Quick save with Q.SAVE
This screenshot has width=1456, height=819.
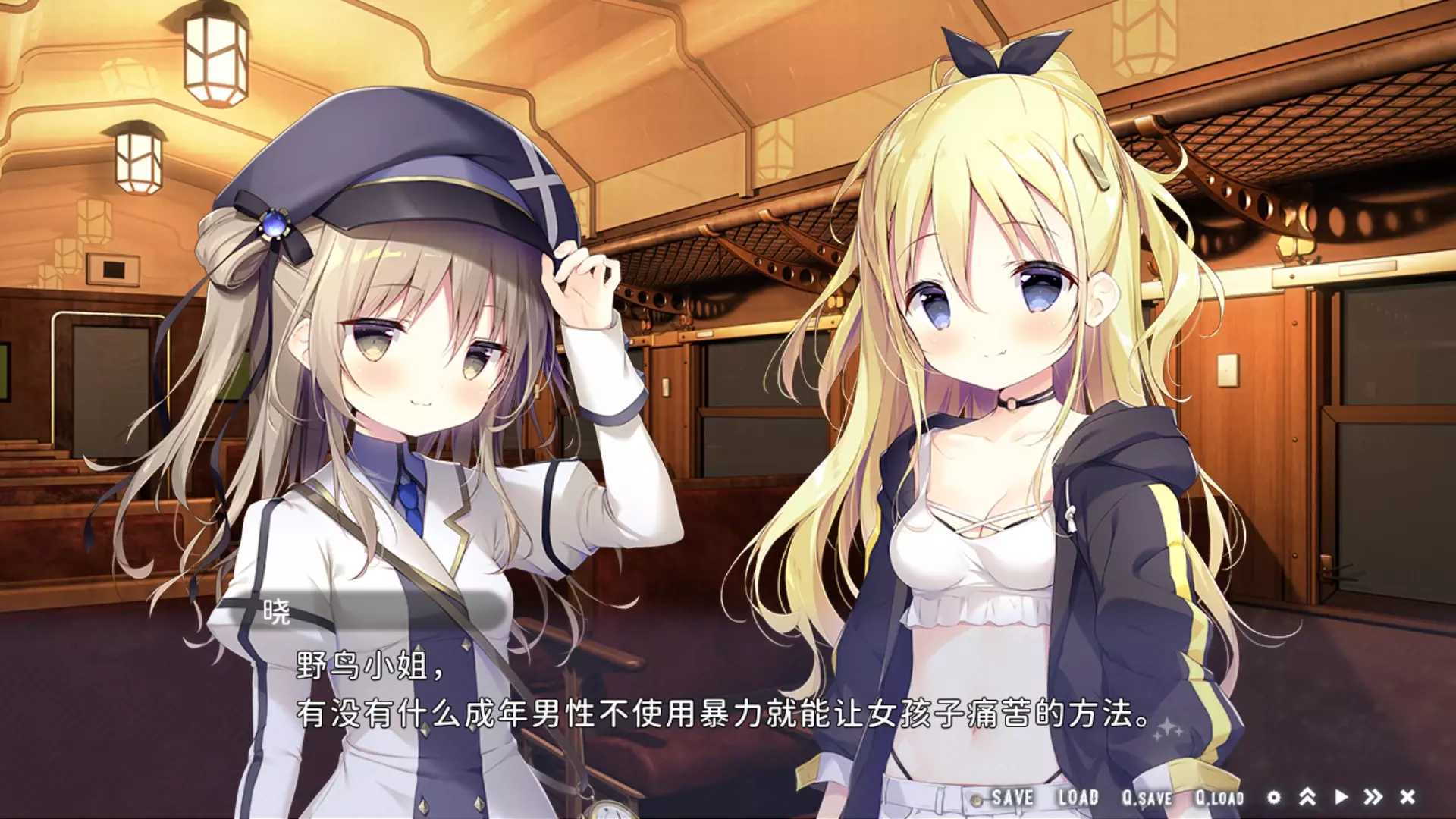click(x=1147, y=798)
